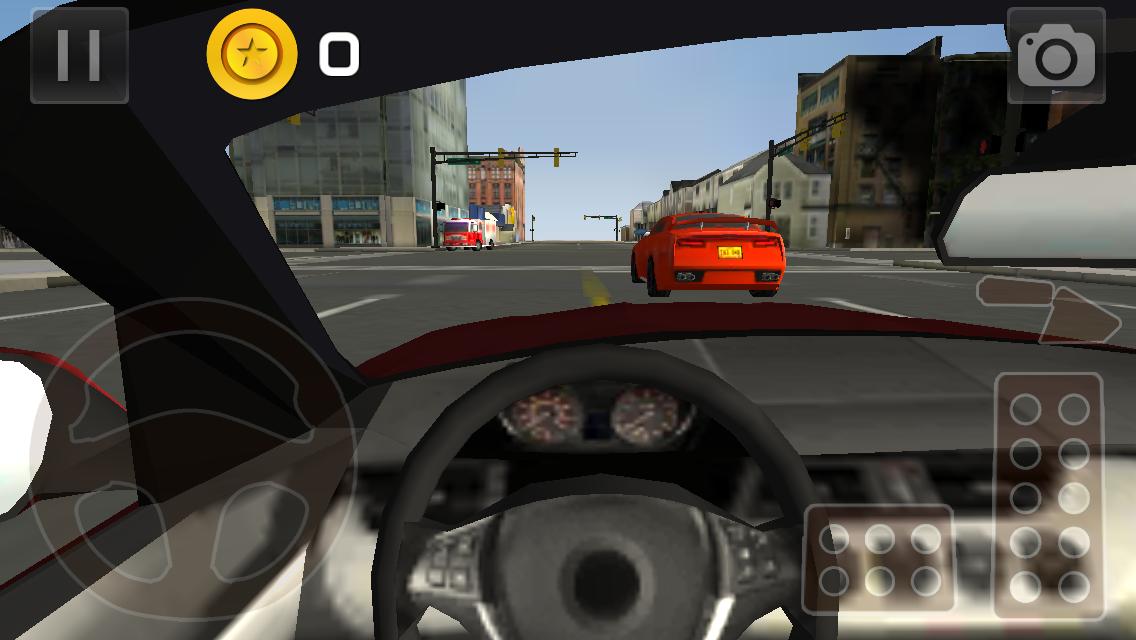
Task: Tap the translucent steering wheel control
Action: pyautogui.click(x=190, y=449)
